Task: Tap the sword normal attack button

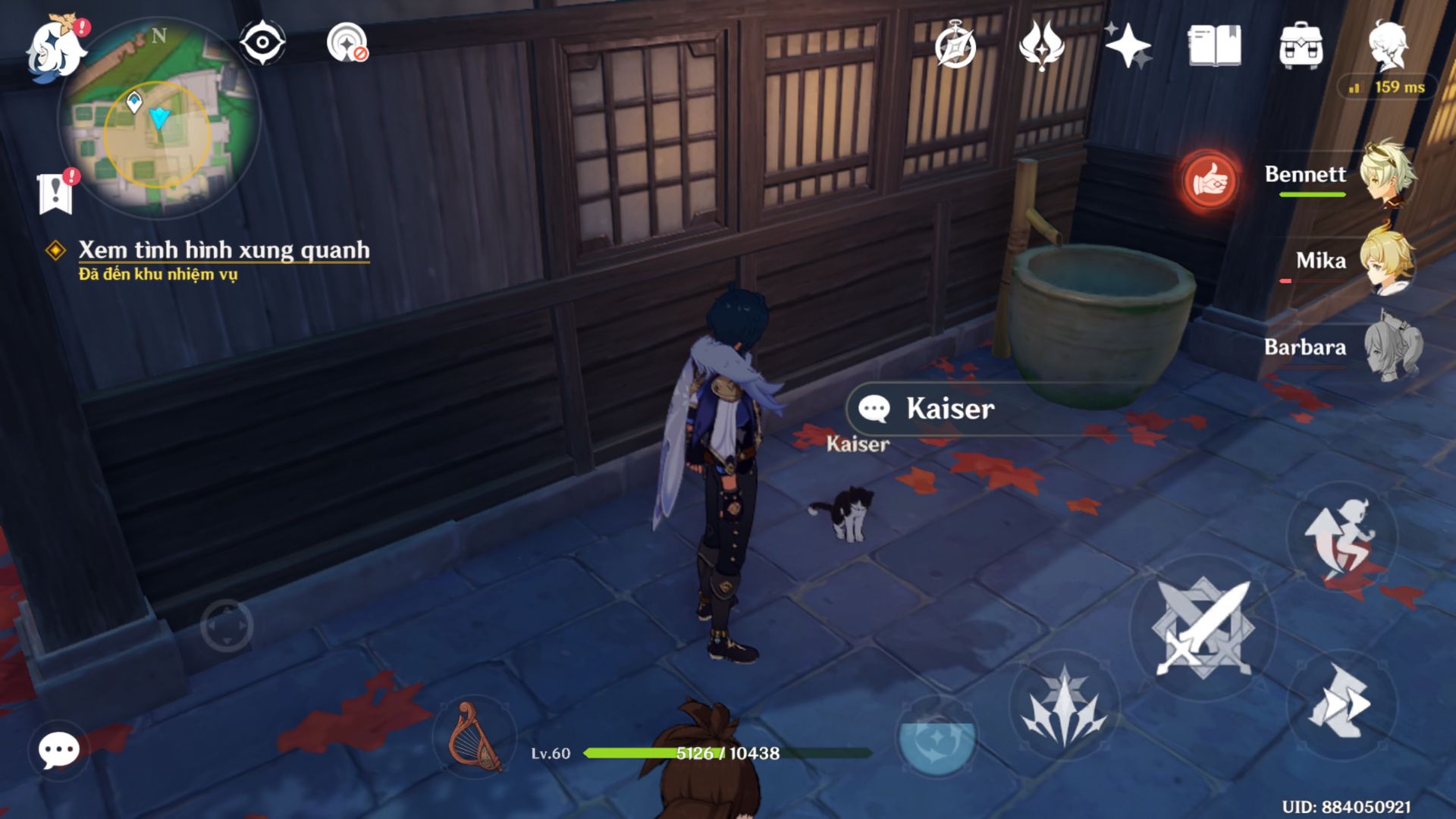Action: click(x=1203, y=627)
